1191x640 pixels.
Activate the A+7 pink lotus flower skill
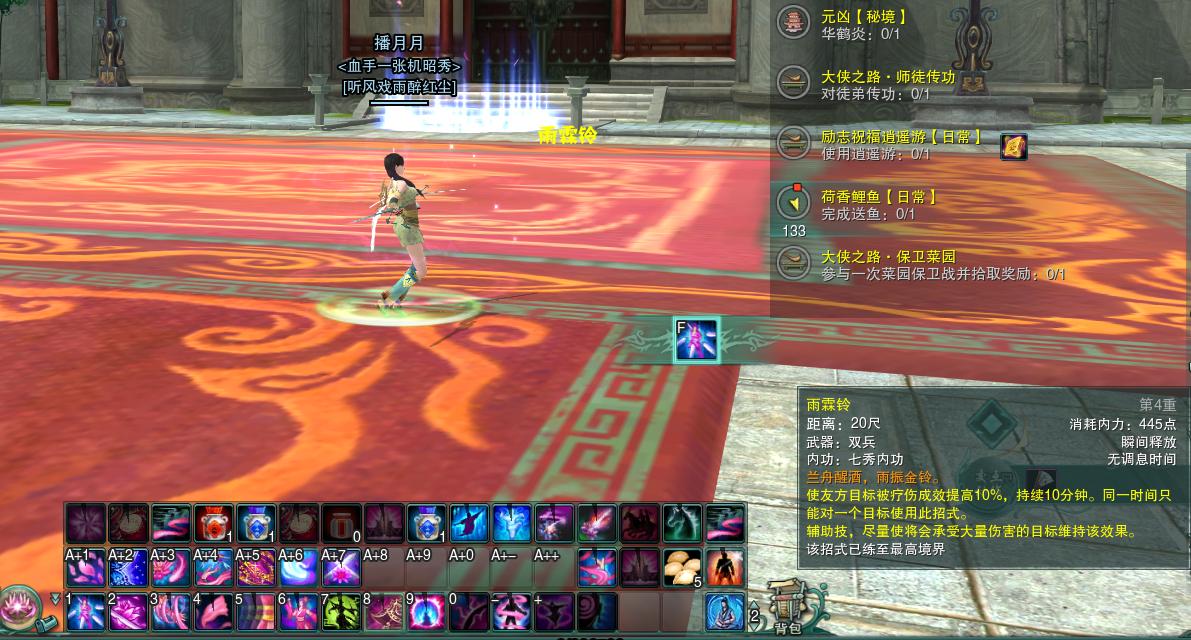pyautogui.click(x=340, y=567)
